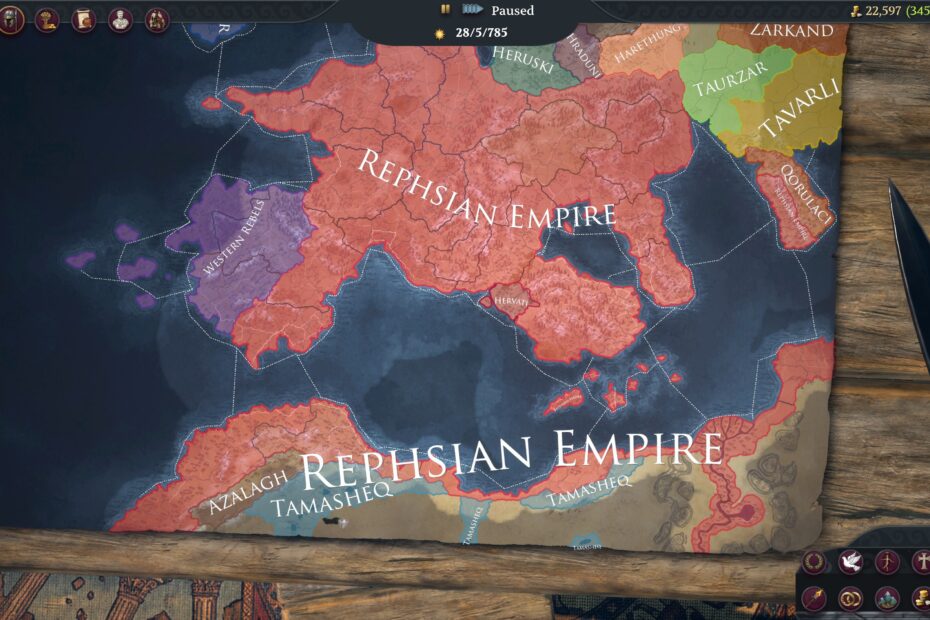
Task: Toggle the pause button
Action: pos(445,10)
